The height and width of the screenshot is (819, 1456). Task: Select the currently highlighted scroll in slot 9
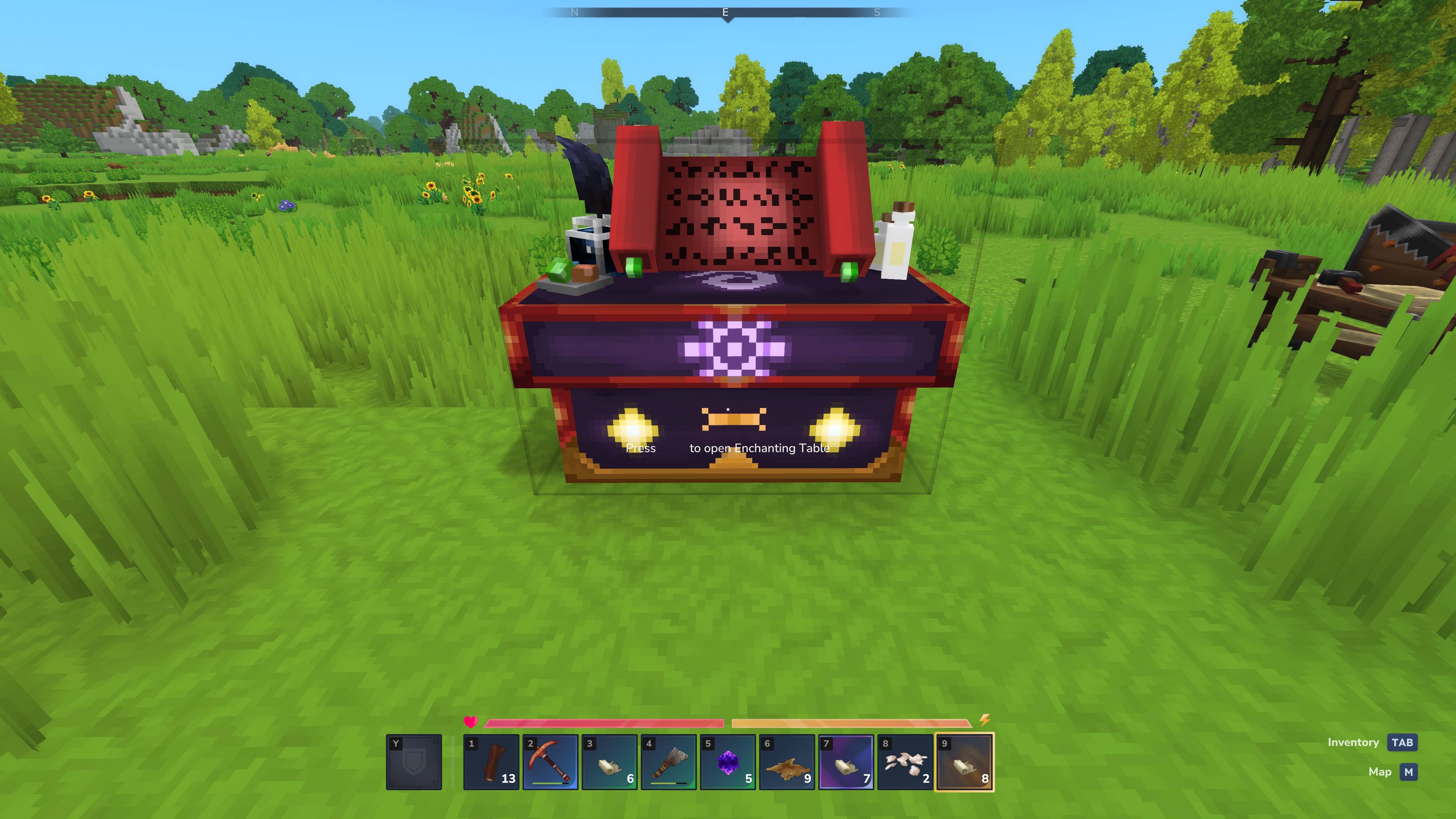point(964,760)
